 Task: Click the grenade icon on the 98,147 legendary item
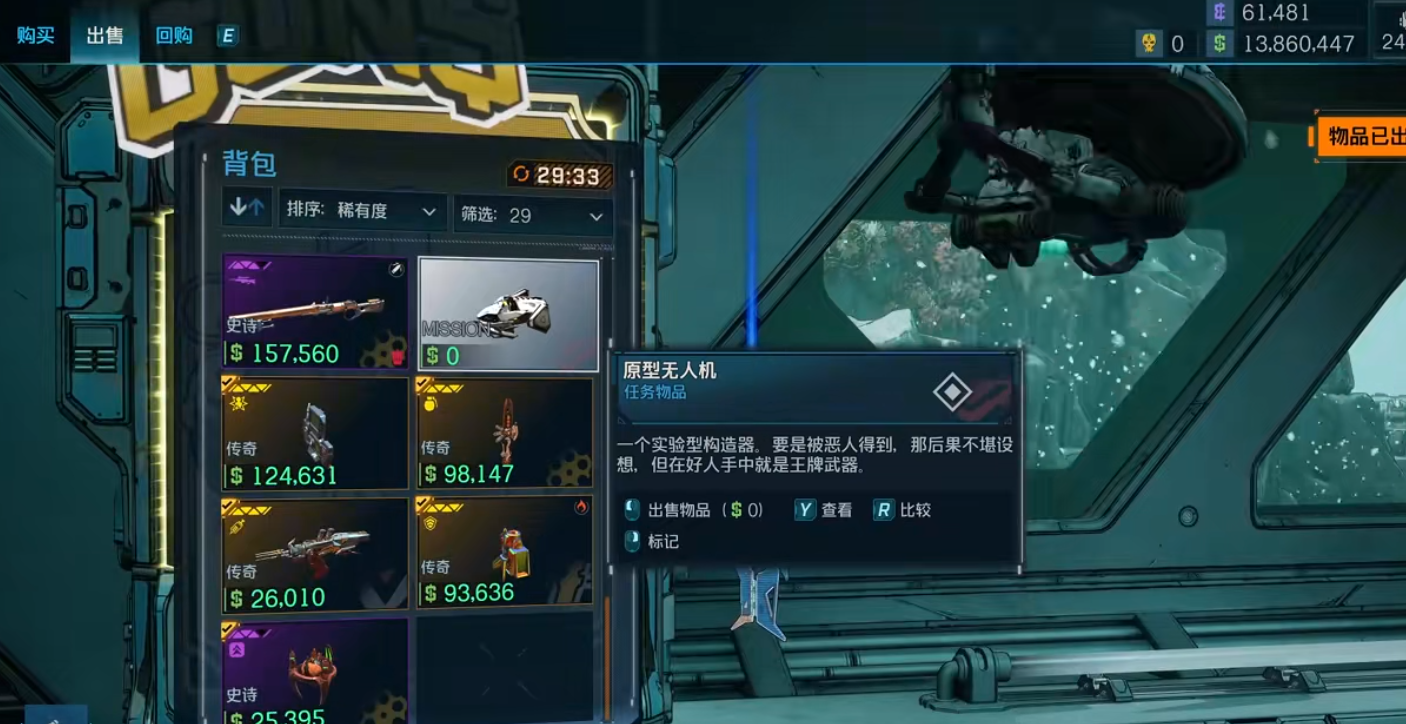pos(428,405)
